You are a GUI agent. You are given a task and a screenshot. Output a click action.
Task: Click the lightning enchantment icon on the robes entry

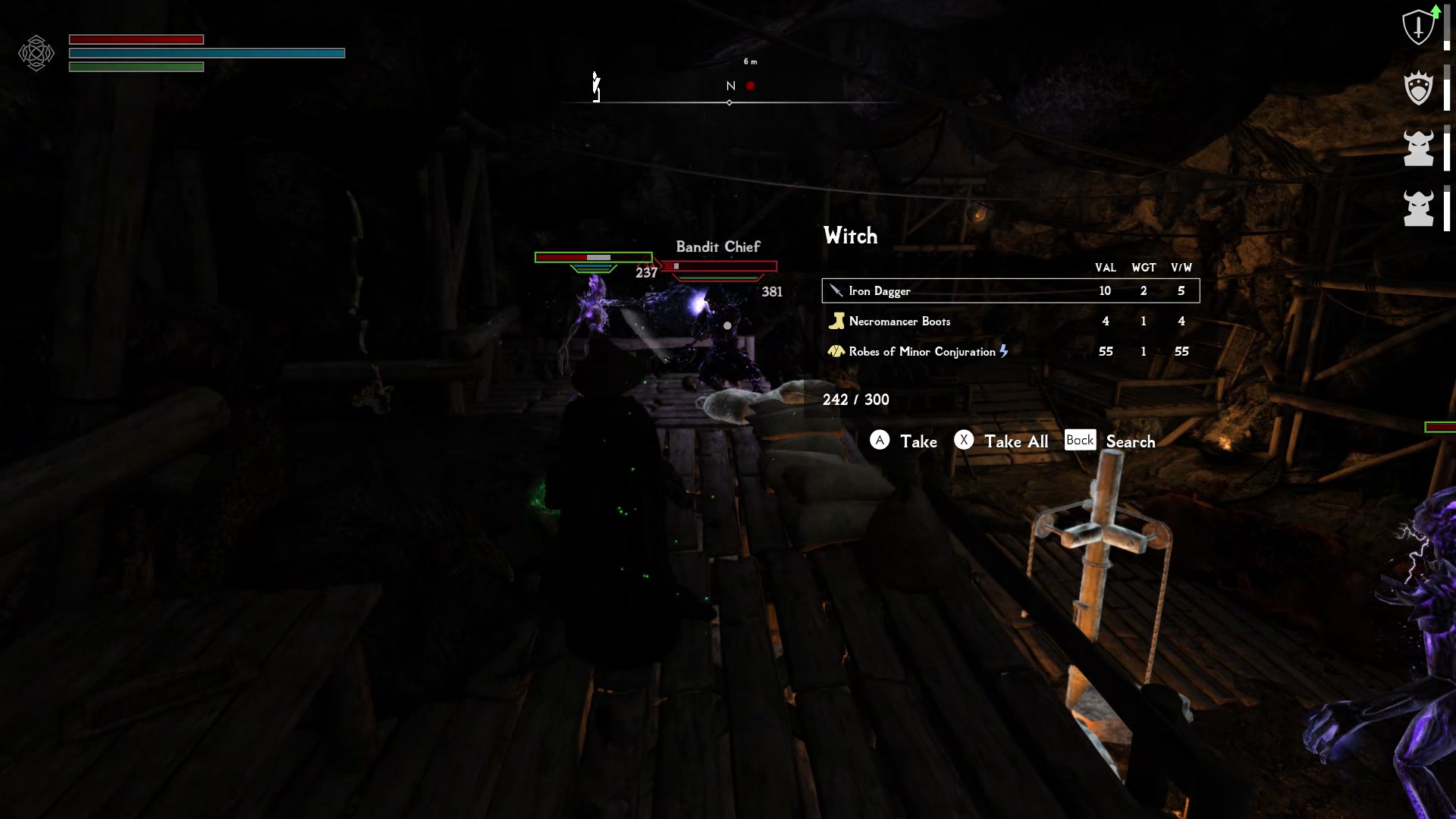(x=1005, y=351)
